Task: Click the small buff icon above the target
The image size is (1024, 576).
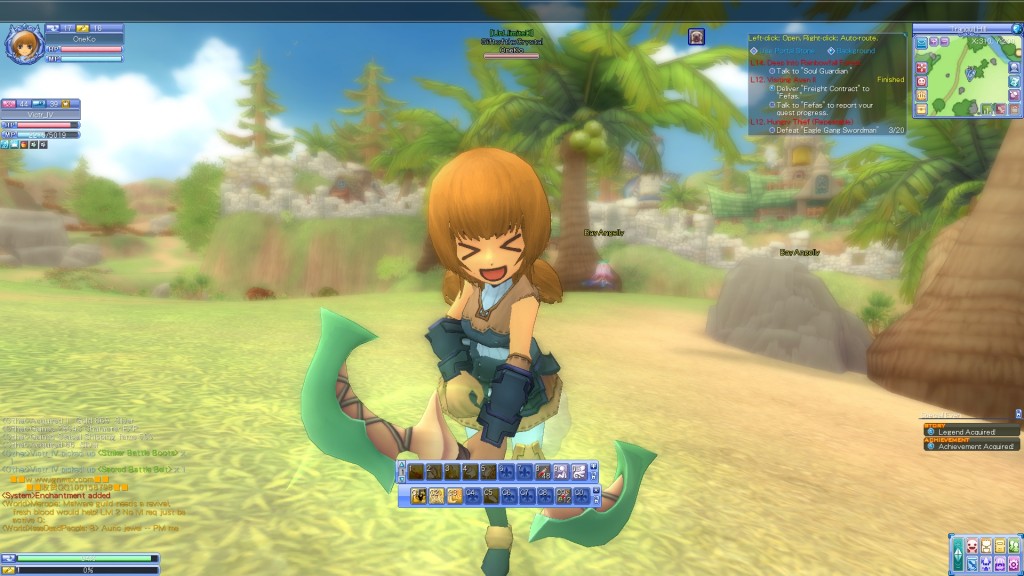Action: (x=696, y=36)
